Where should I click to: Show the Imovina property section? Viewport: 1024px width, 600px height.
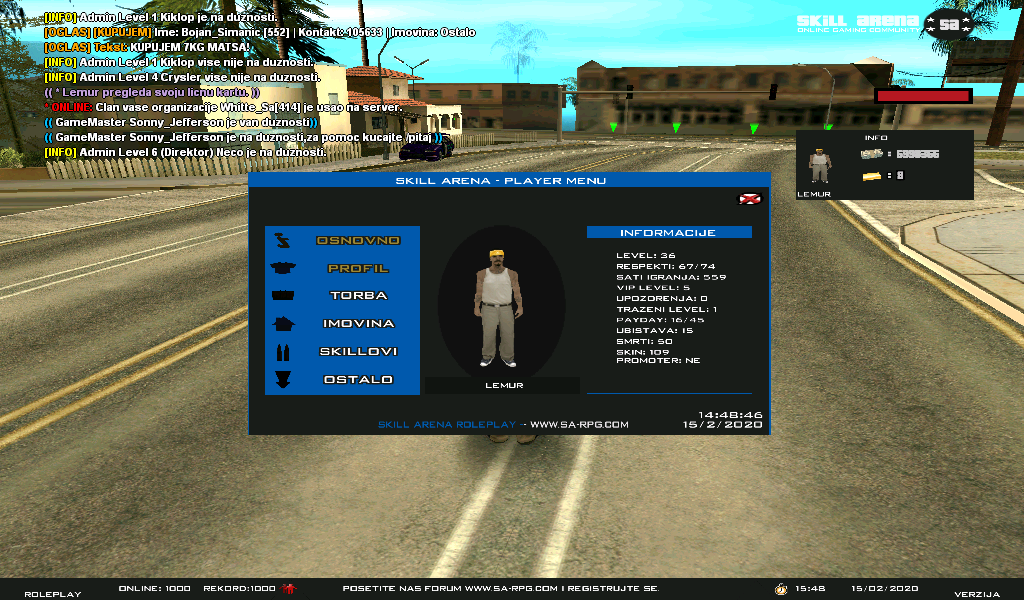tap(358, 324)
